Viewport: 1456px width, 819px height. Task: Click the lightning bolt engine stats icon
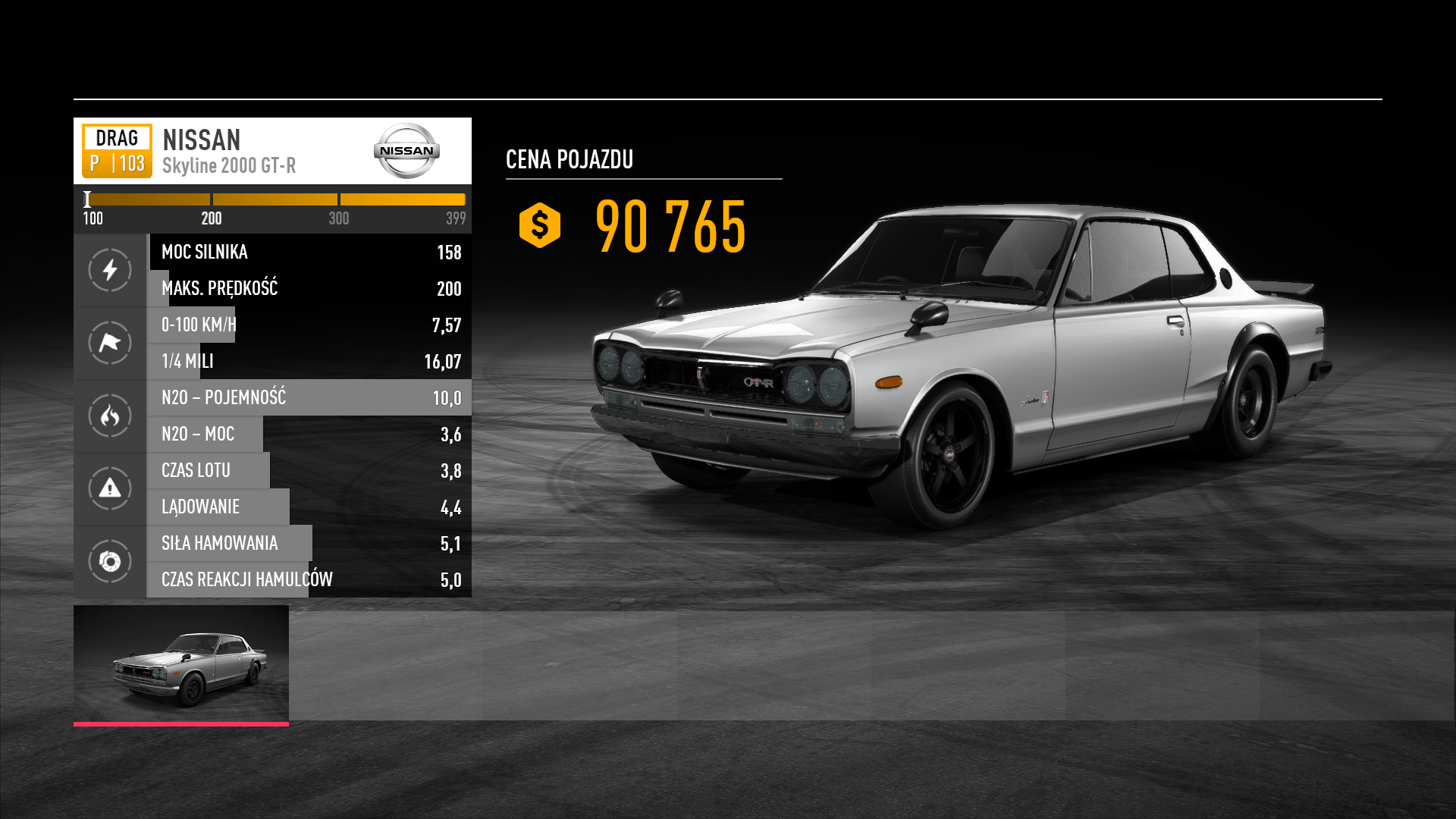pos(110,270)
